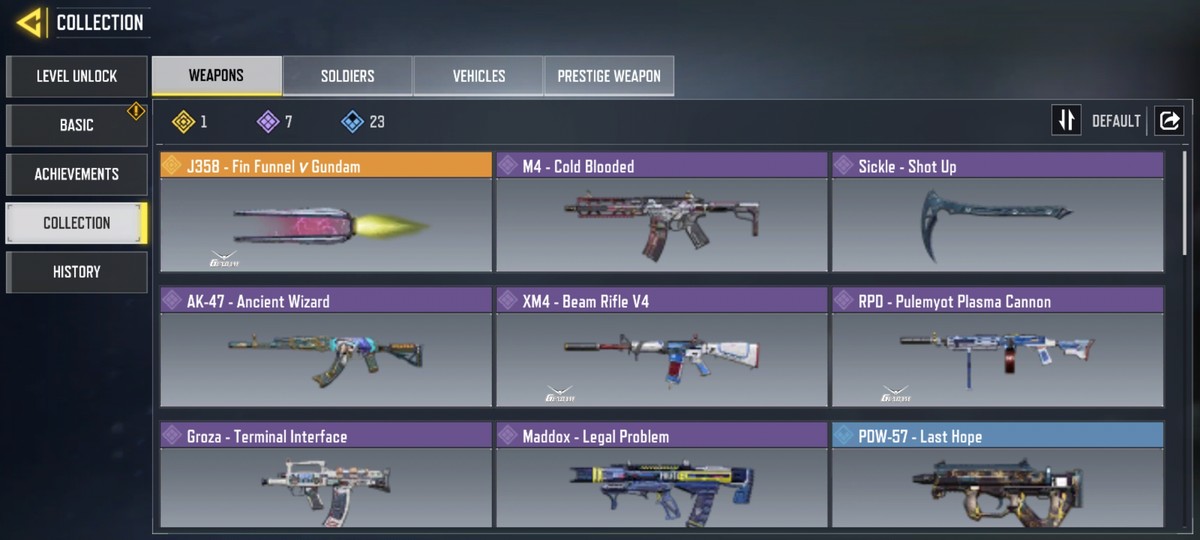Screen dimensions: 1200x540
Task: Switch to the Vehicles tab
Action: pos(478,76)
